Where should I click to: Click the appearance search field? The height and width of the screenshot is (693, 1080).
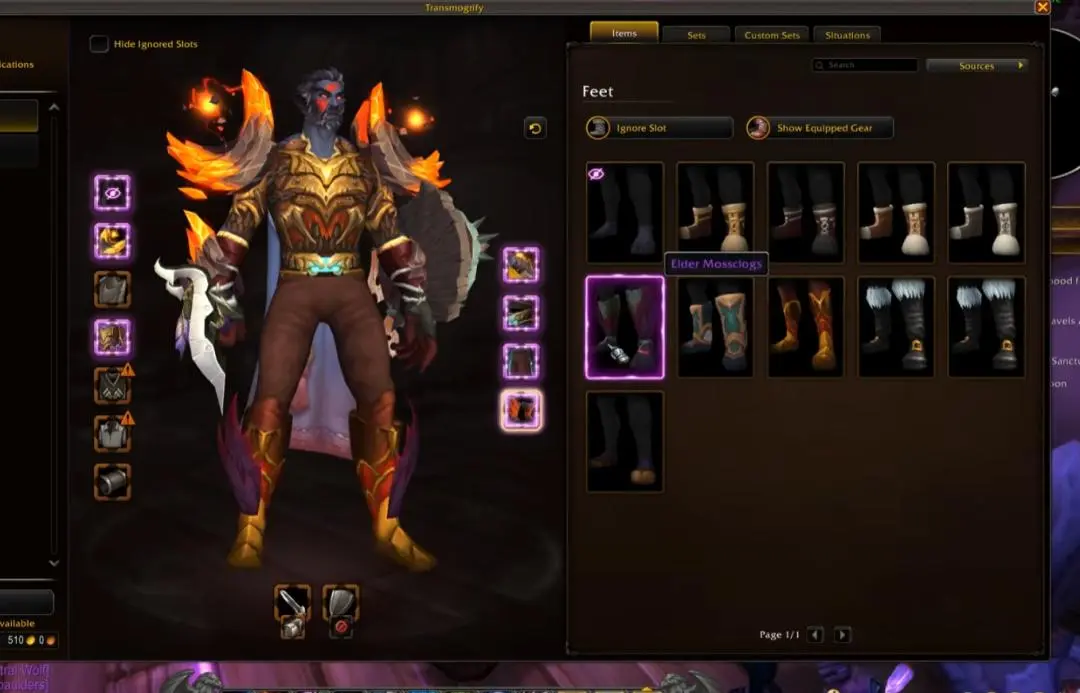click(x=865, y=66)
